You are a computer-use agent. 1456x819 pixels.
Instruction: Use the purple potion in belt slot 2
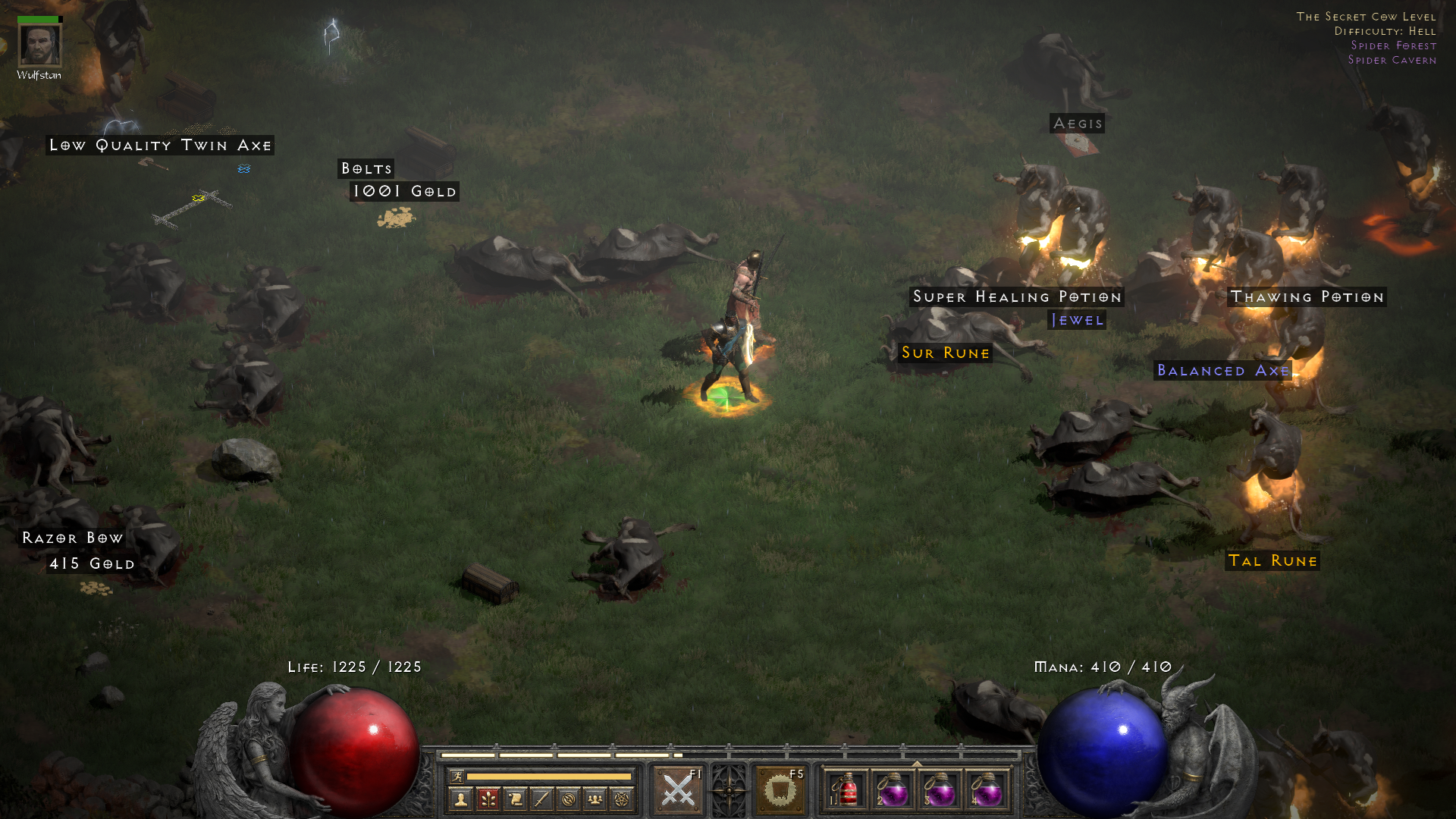pyautogui.click(x=893, y=791)
